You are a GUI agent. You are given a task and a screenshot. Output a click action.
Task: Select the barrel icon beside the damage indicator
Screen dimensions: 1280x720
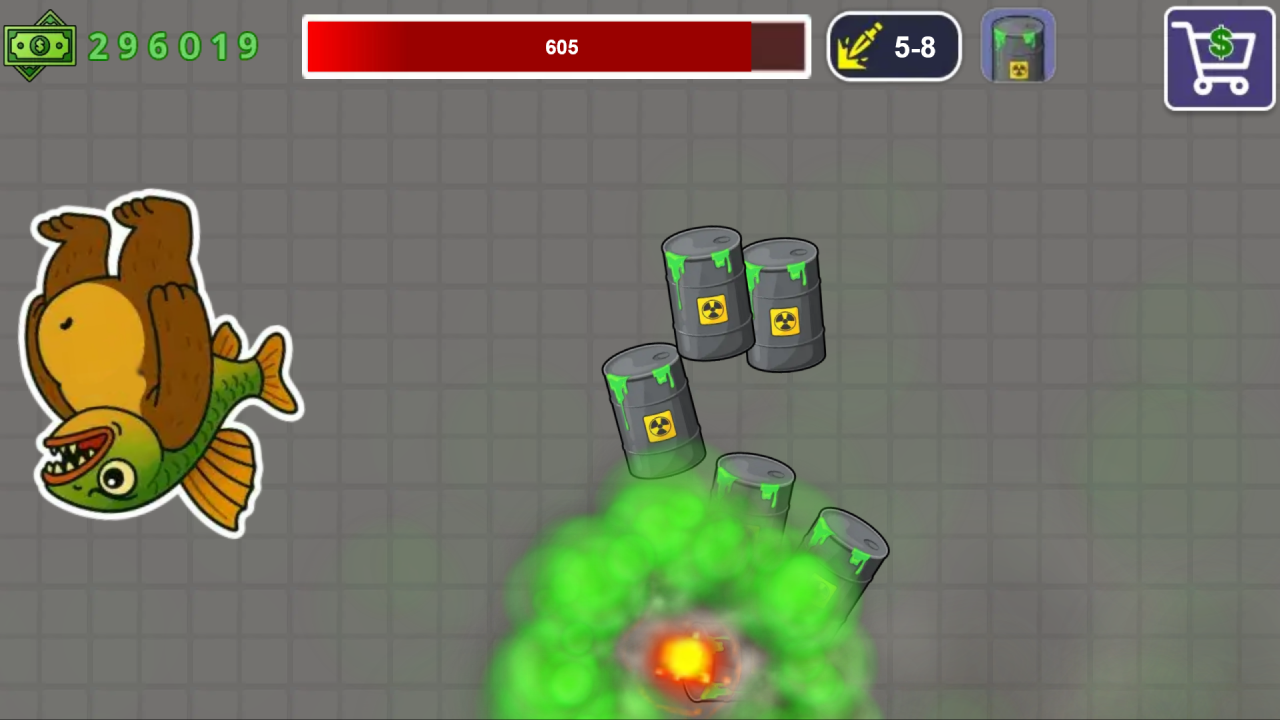coord(1018,45)
